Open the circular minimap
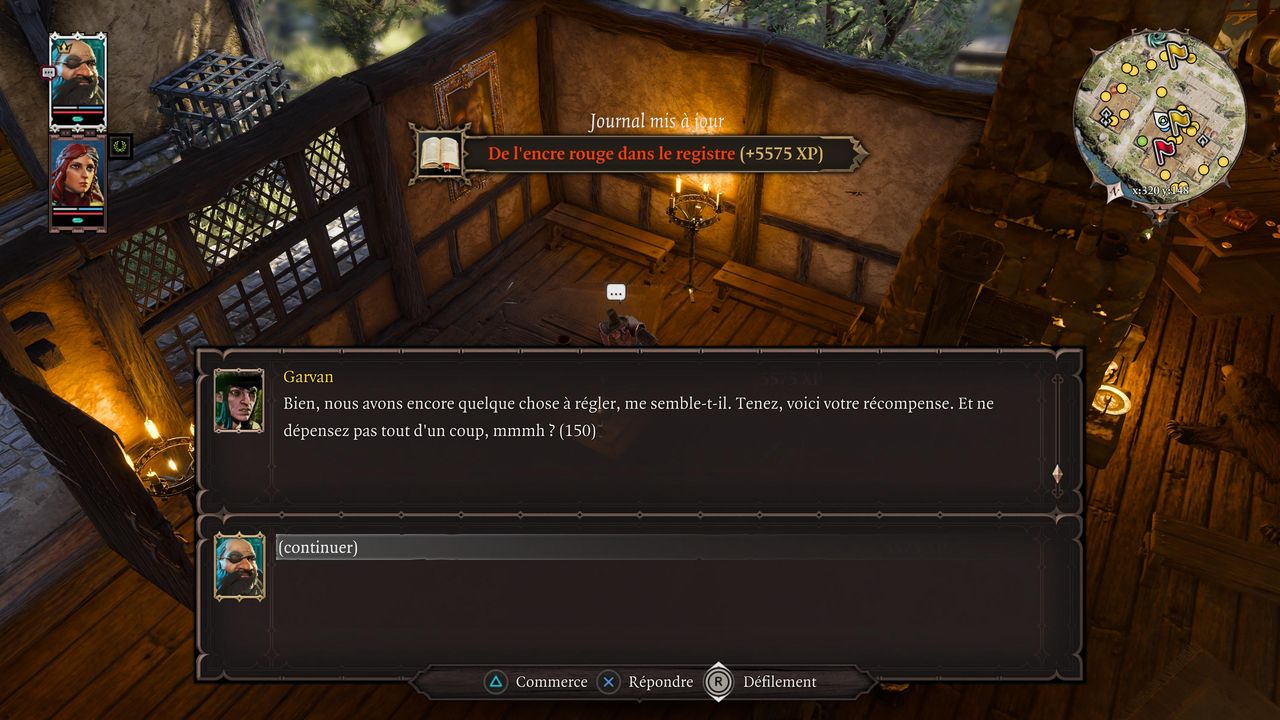 (x=1159, y=116)
